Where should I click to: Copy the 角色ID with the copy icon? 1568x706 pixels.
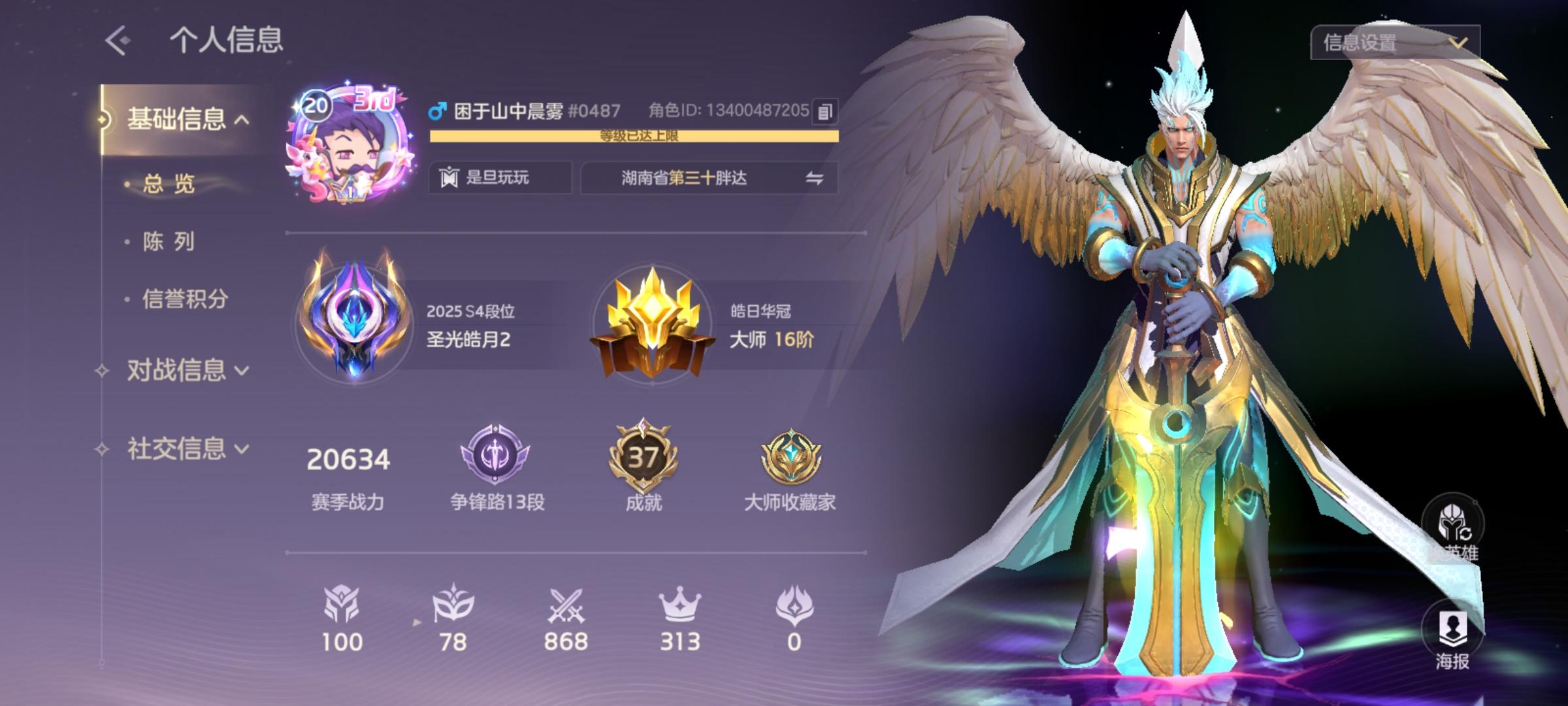(825, 111)
